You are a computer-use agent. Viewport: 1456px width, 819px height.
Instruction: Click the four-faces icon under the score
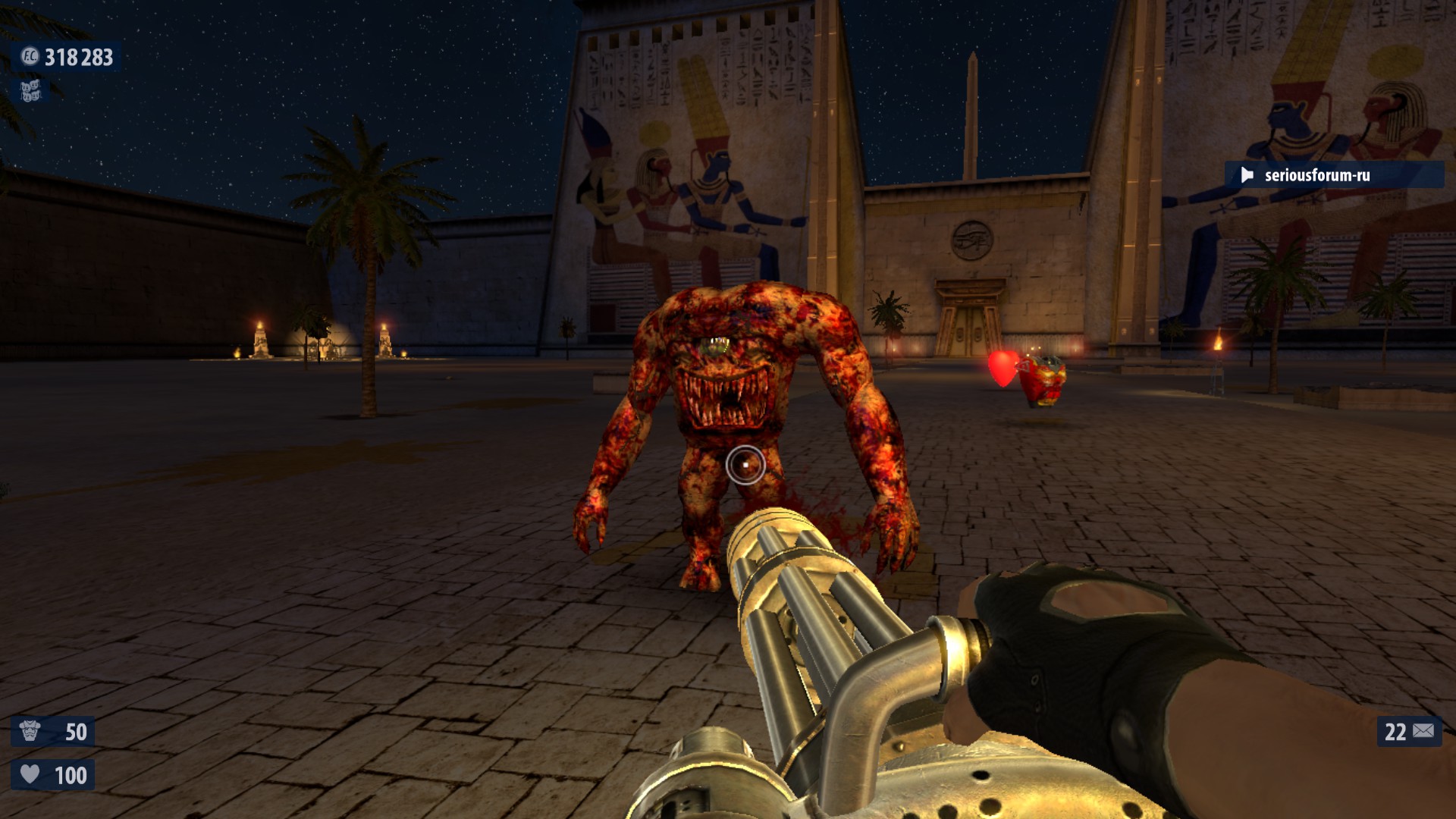(x=30, y=91)
